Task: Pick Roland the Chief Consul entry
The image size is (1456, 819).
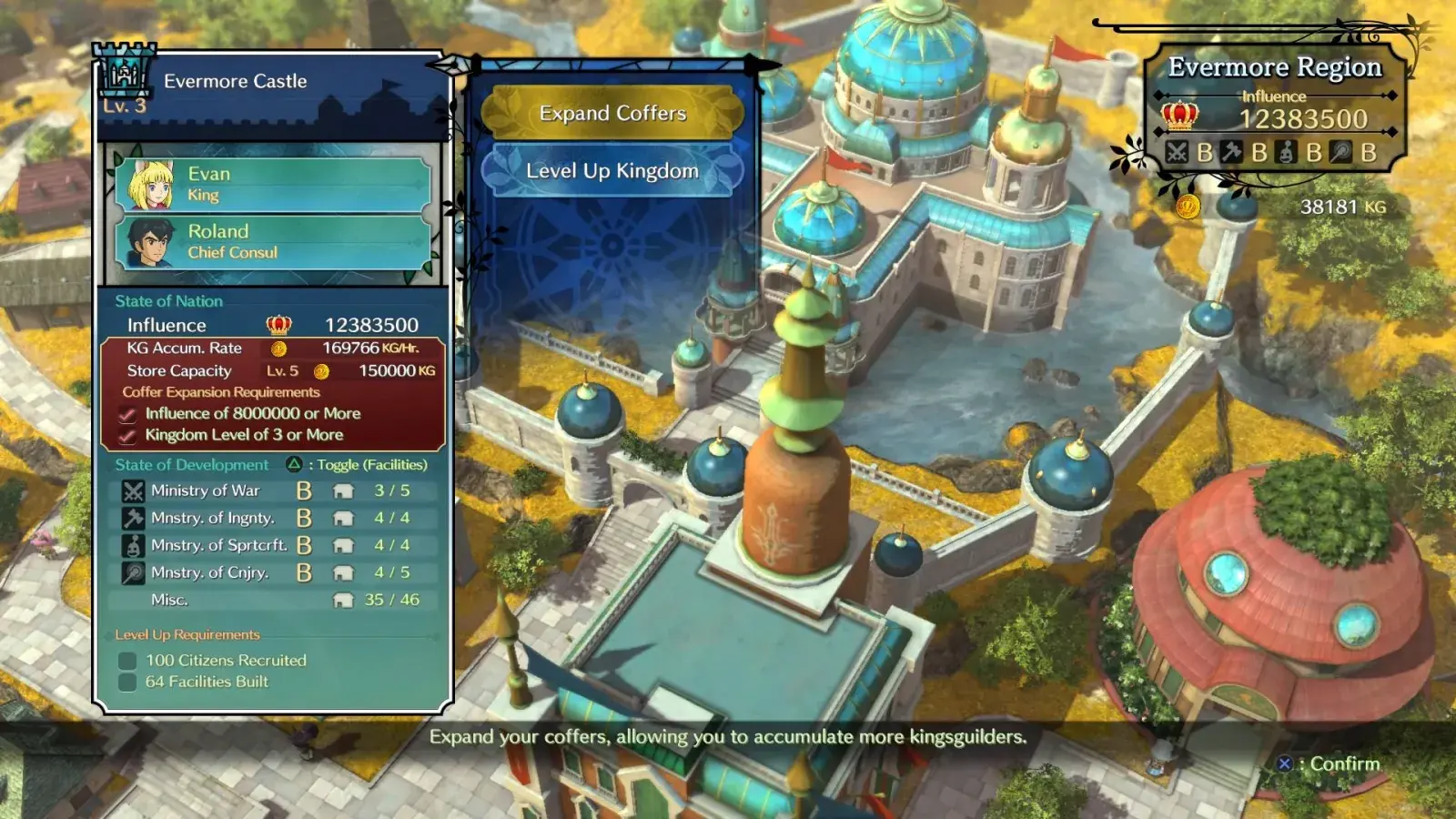Action: click(x=273, y=241)
